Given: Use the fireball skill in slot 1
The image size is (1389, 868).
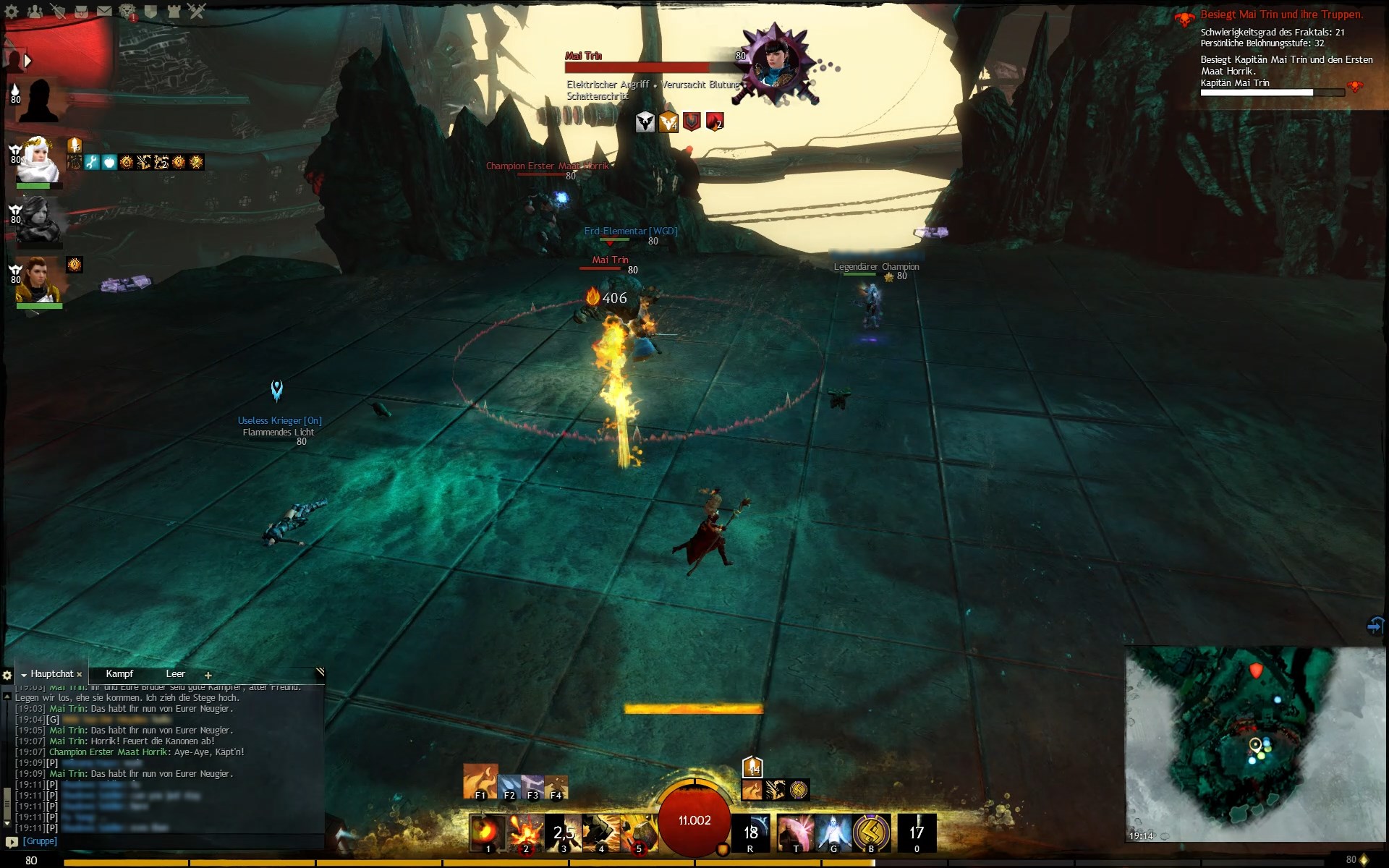Looking at the screenshot, I should (488, 833).
